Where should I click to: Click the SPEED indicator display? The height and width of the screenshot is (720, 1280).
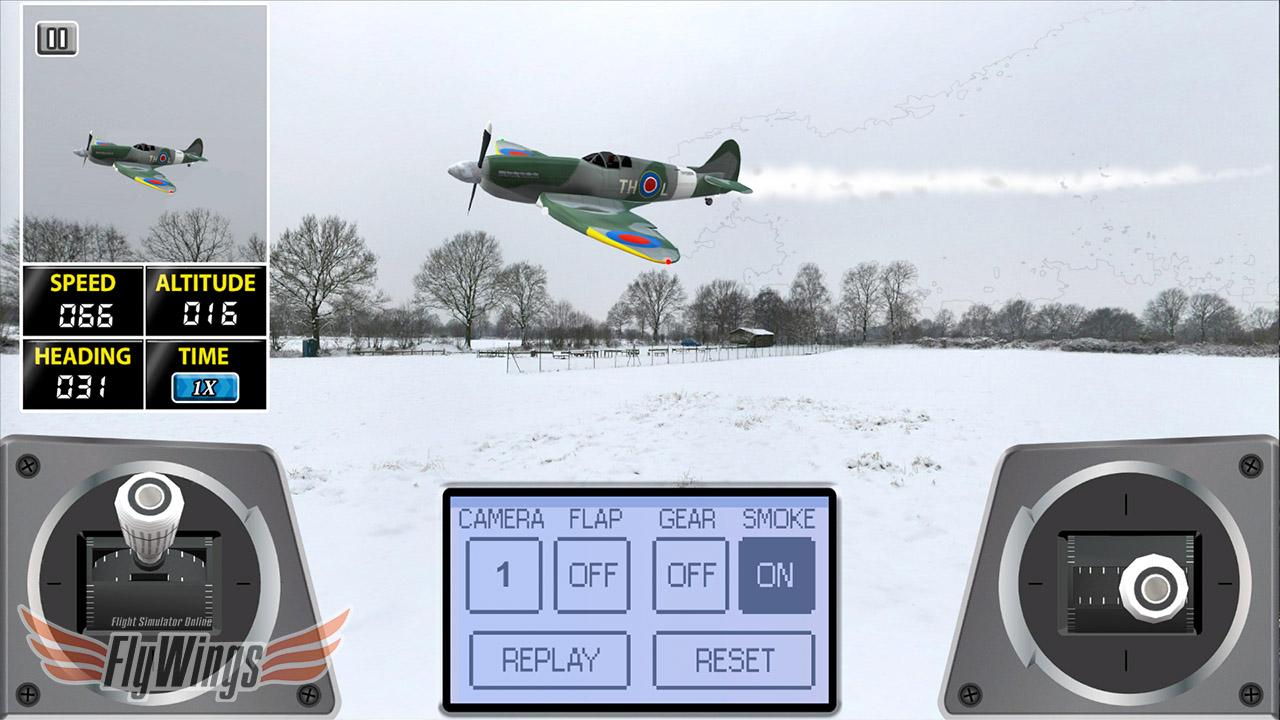[x=82, y=302]
